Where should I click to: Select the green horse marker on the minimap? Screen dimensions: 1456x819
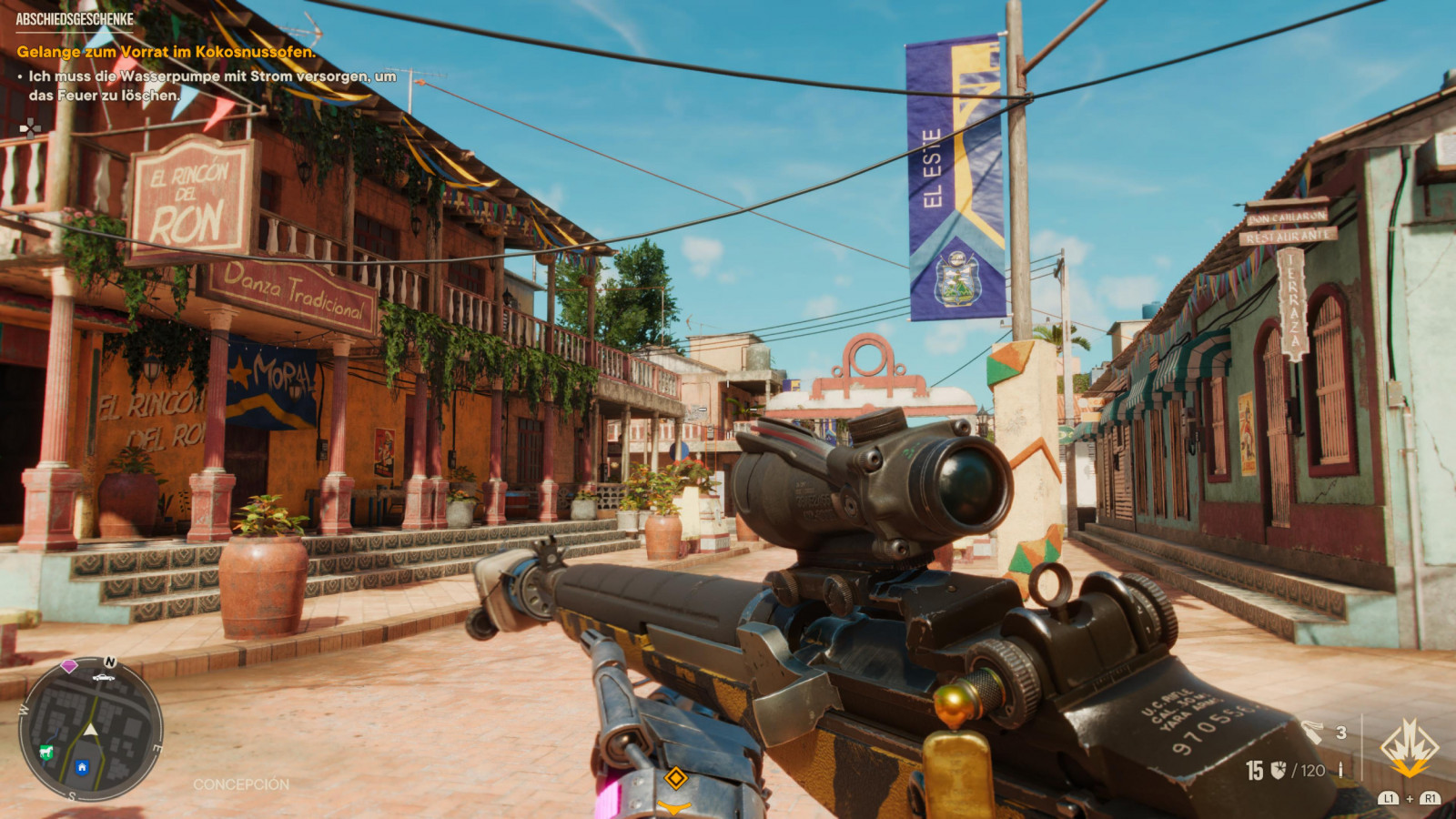[x=45, y=752]
